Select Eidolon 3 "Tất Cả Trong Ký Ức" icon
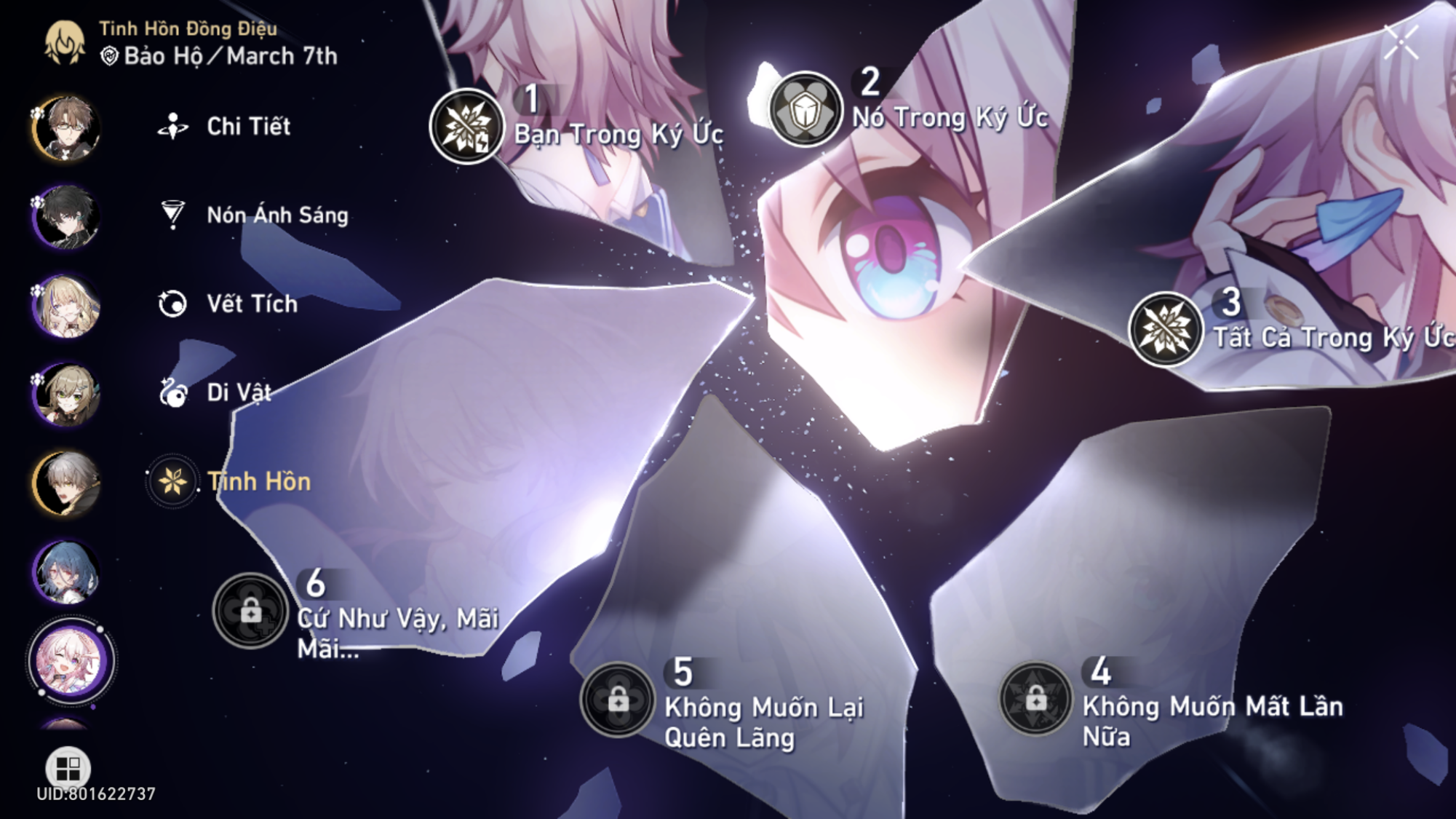This screenshot has height=819, width=1456. pyautogui.click(x=1166, y=331)
